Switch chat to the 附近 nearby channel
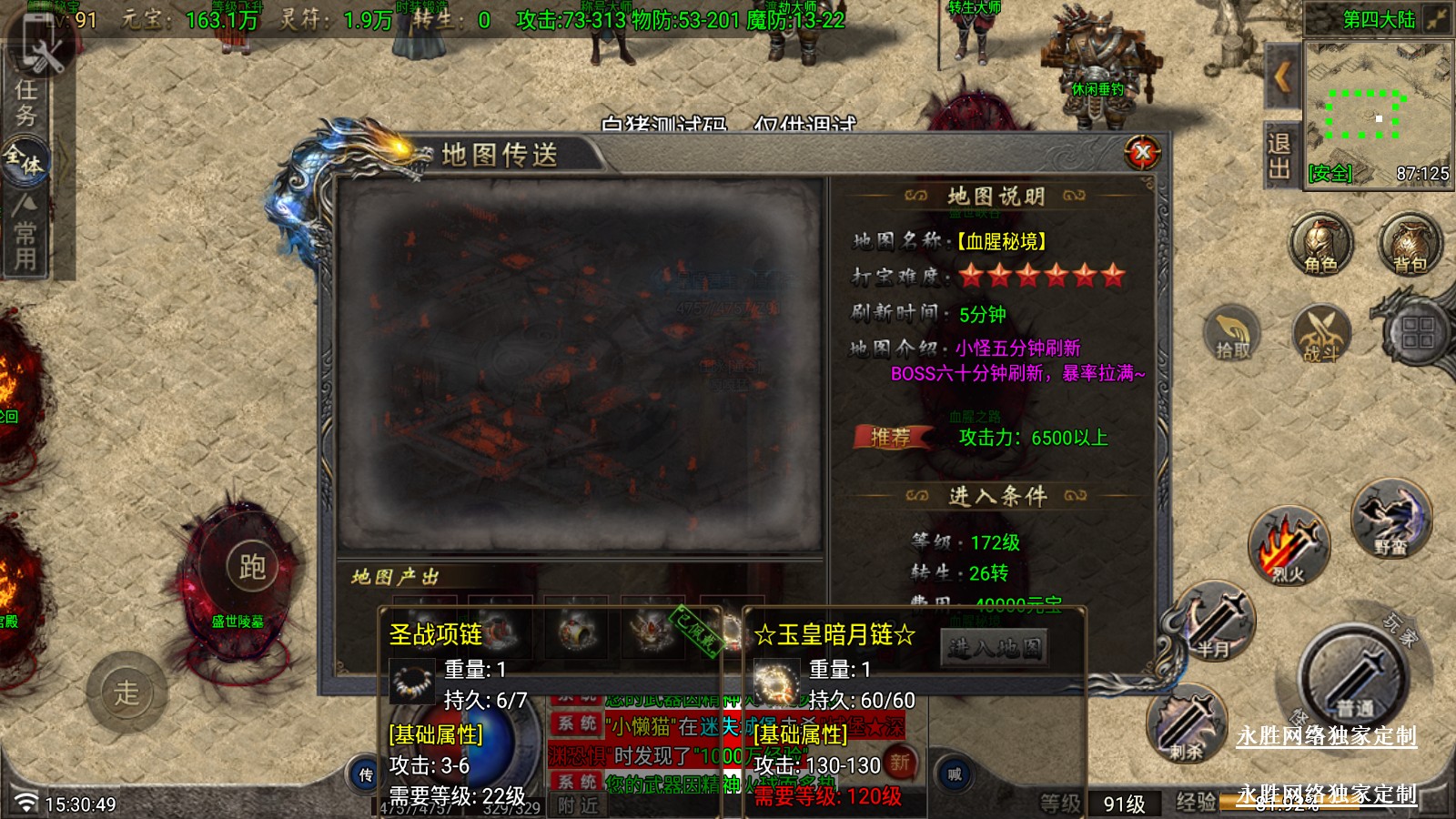The height and width of the screenshot is (819, 1456). point(579,805)
